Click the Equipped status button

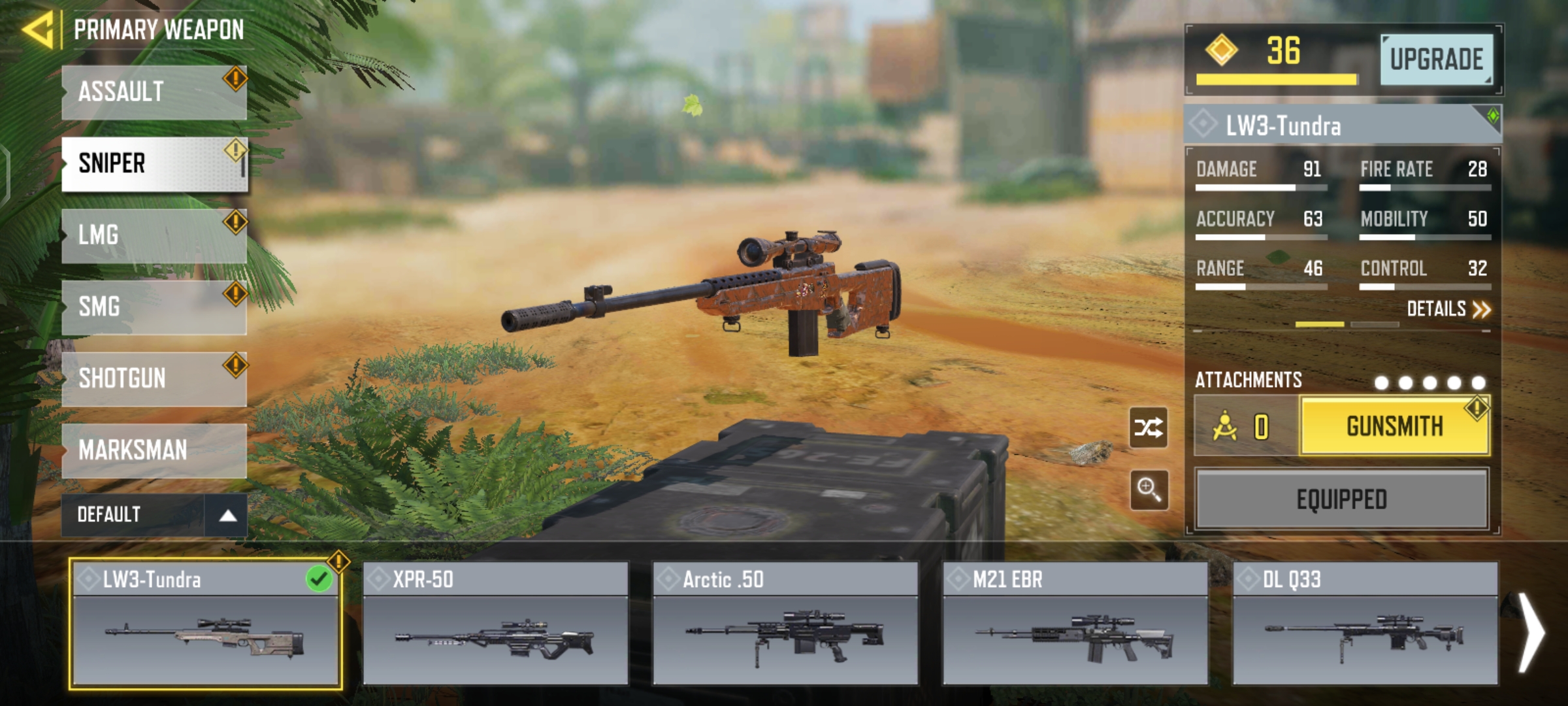1341,500
